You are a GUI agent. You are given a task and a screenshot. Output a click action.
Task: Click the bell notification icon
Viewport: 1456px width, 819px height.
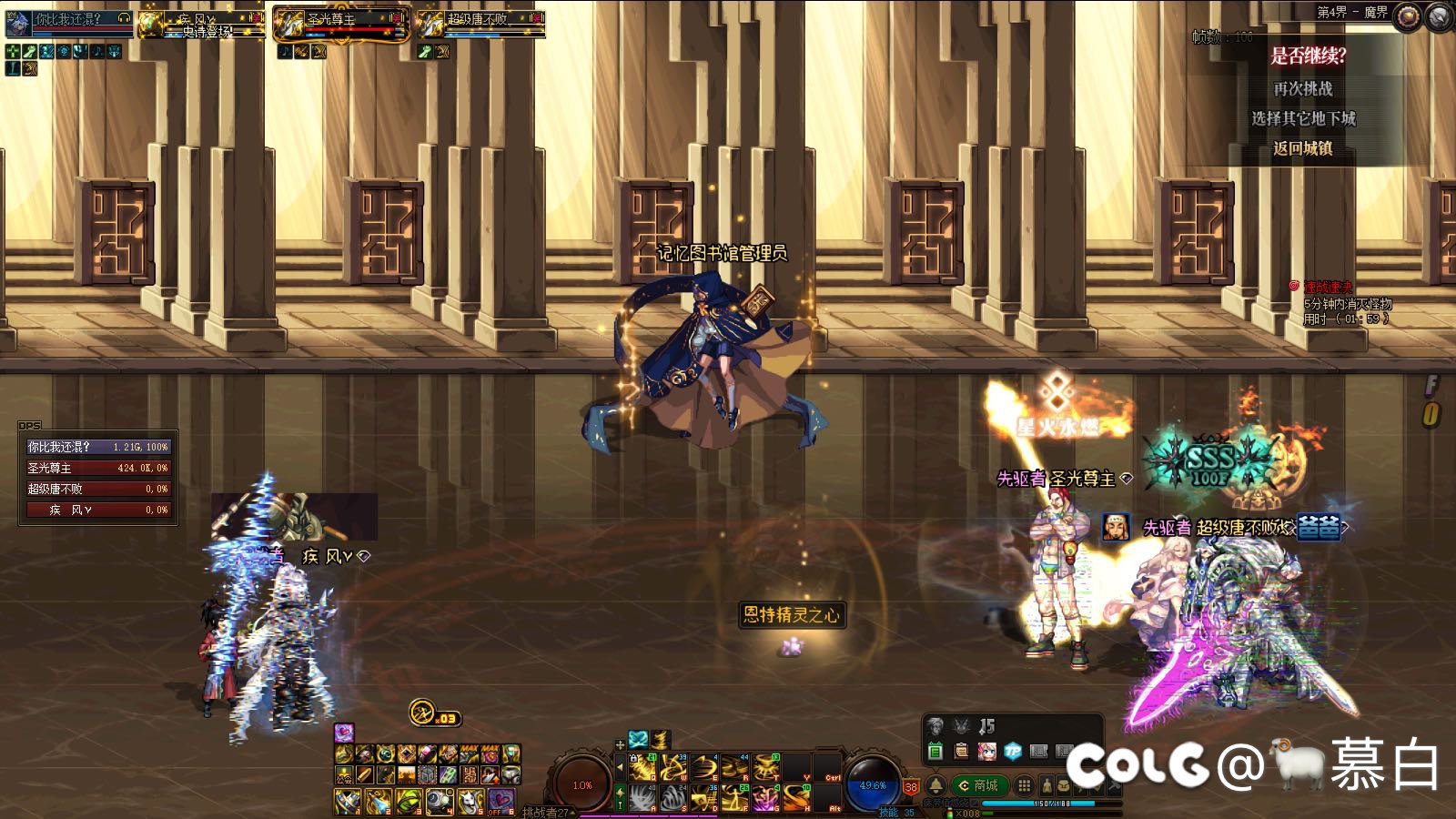(x=935, y=784)
